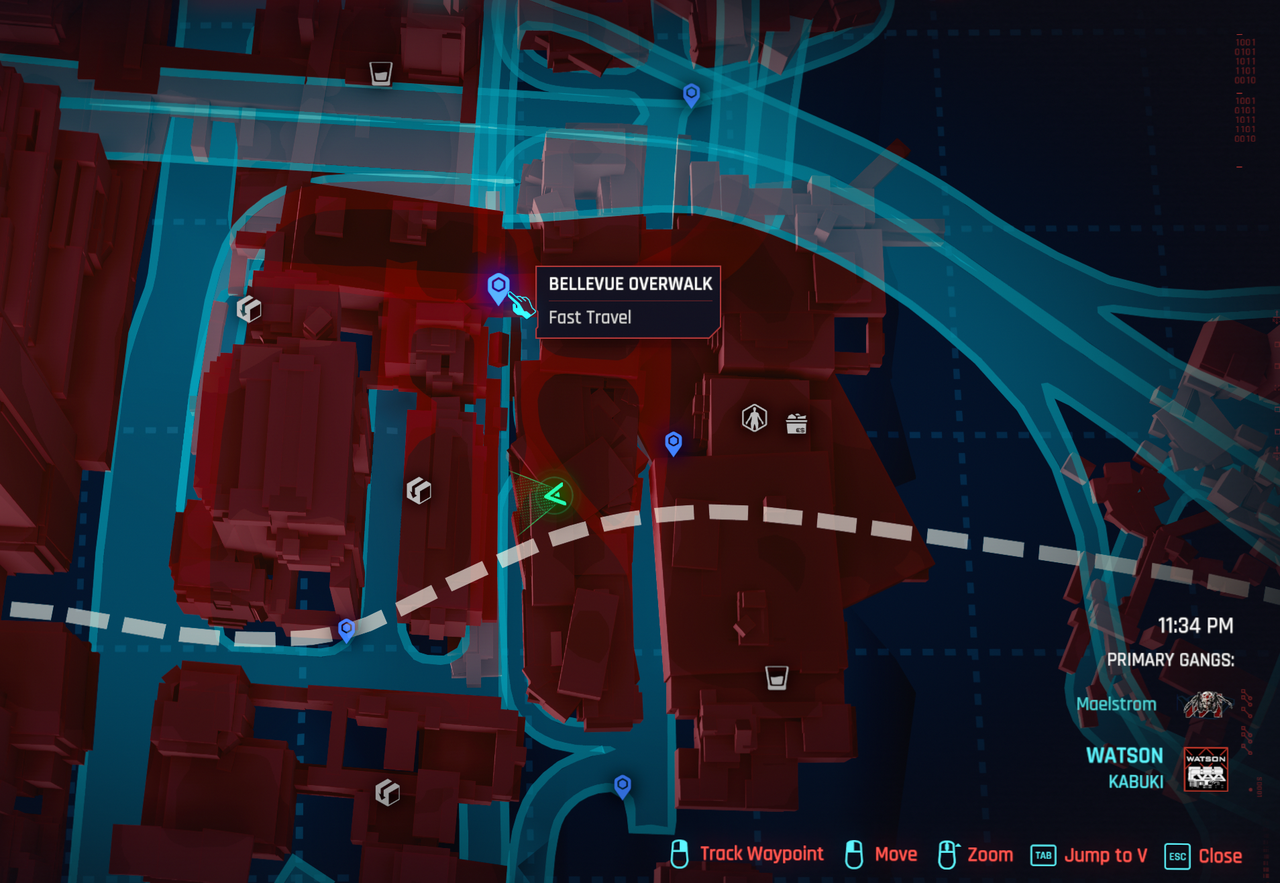Image resolution: width=1280 pixels, height=883 pixels.
Task: Click the ripperdoc human silhouette map icon
Action: 754,418
